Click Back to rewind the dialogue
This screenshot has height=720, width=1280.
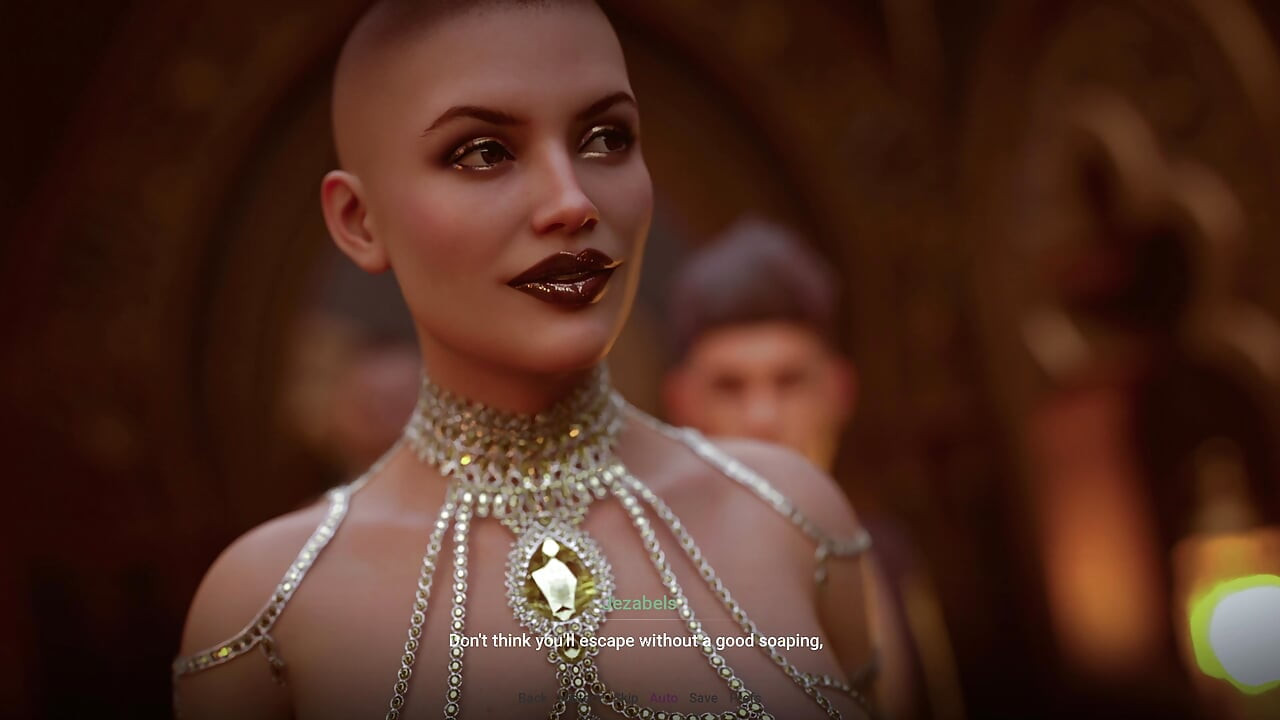[x=532, y=697]
